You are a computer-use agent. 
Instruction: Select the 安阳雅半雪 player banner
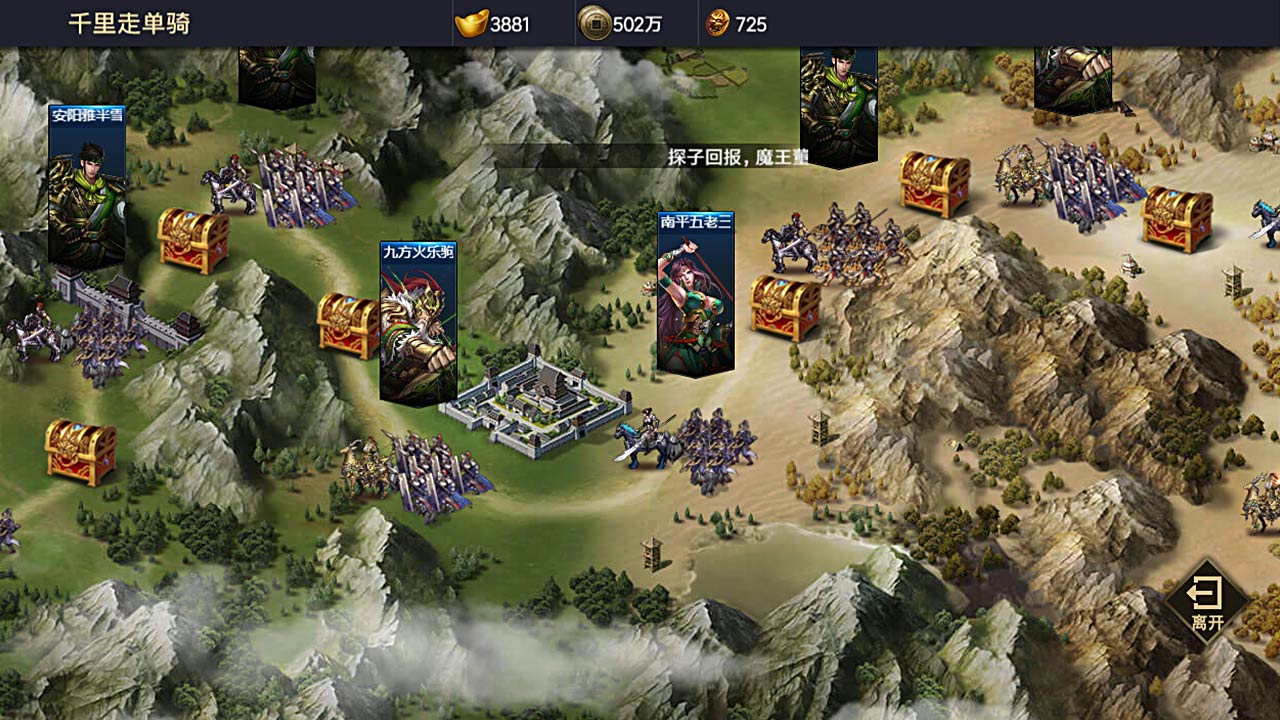point(87,185)
